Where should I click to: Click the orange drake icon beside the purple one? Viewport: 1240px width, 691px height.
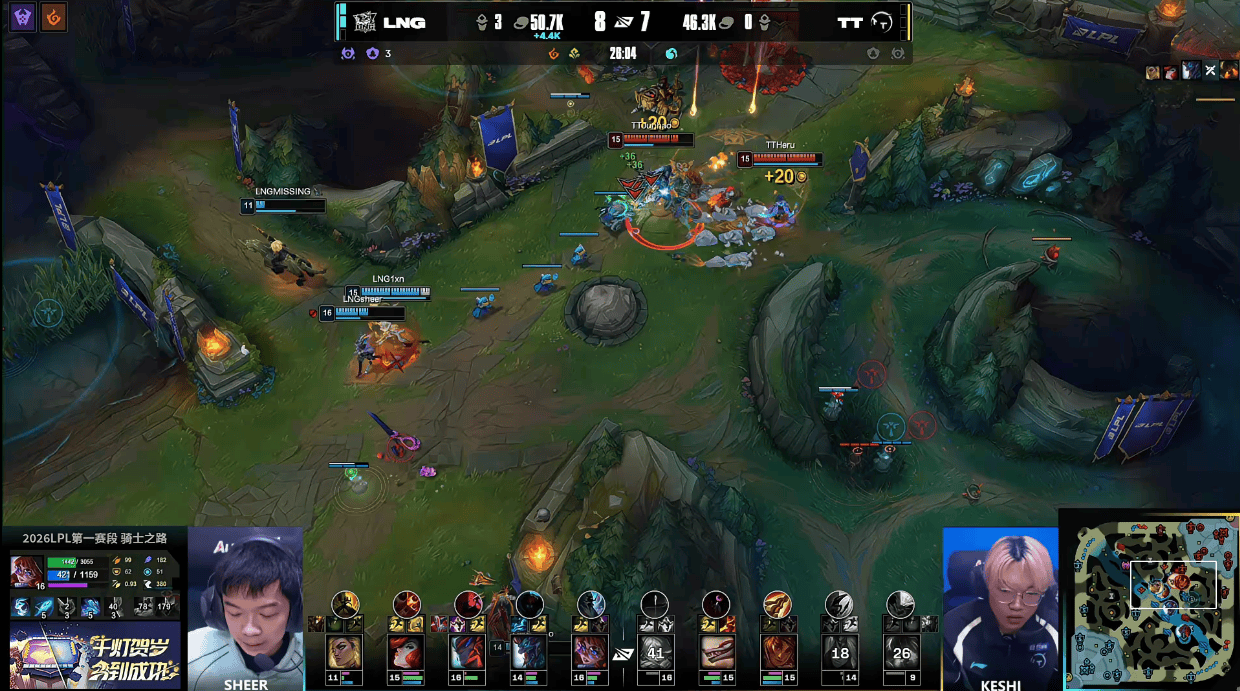pos(53,17)
